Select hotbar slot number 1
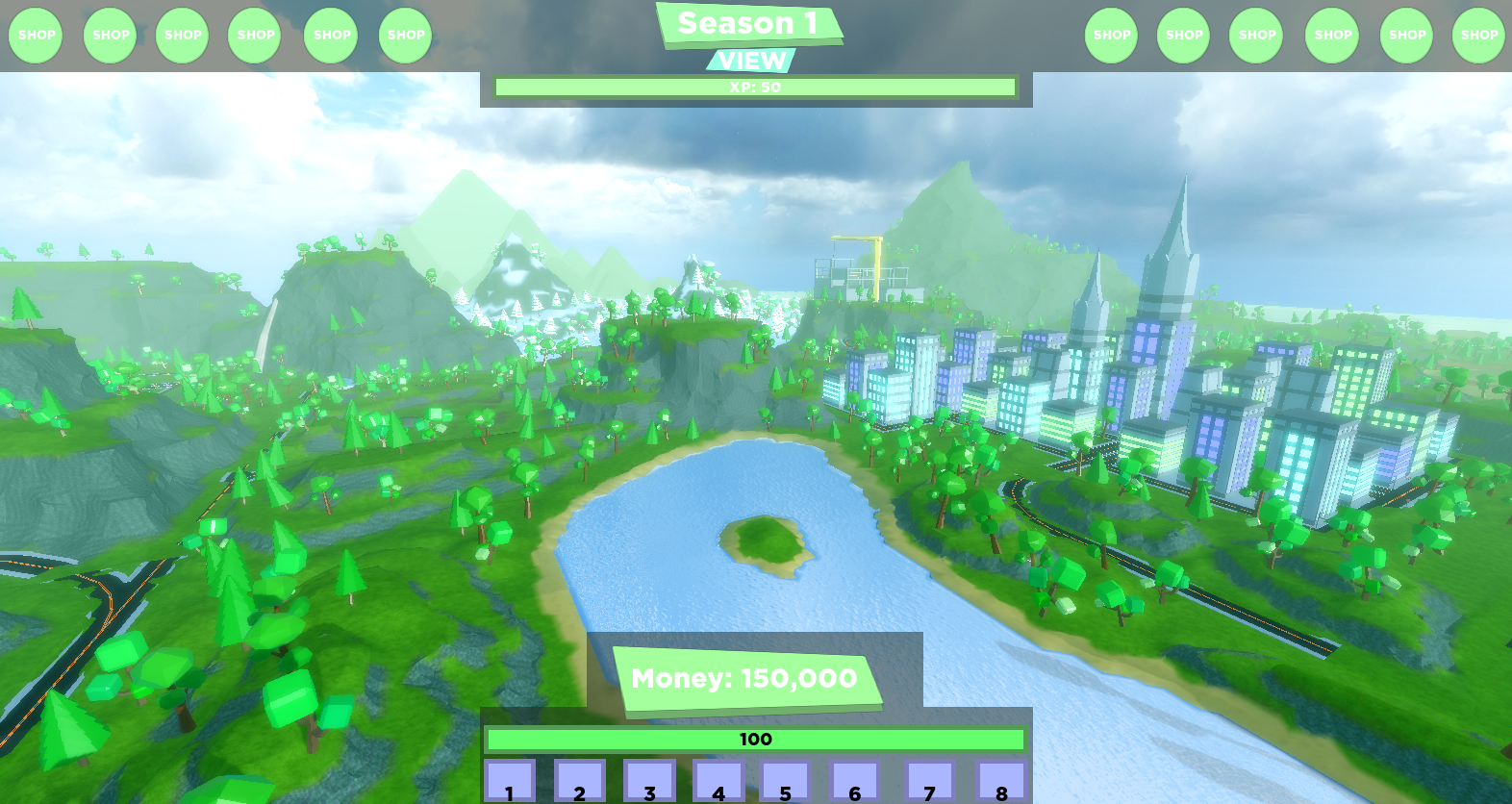 [510, 782]
